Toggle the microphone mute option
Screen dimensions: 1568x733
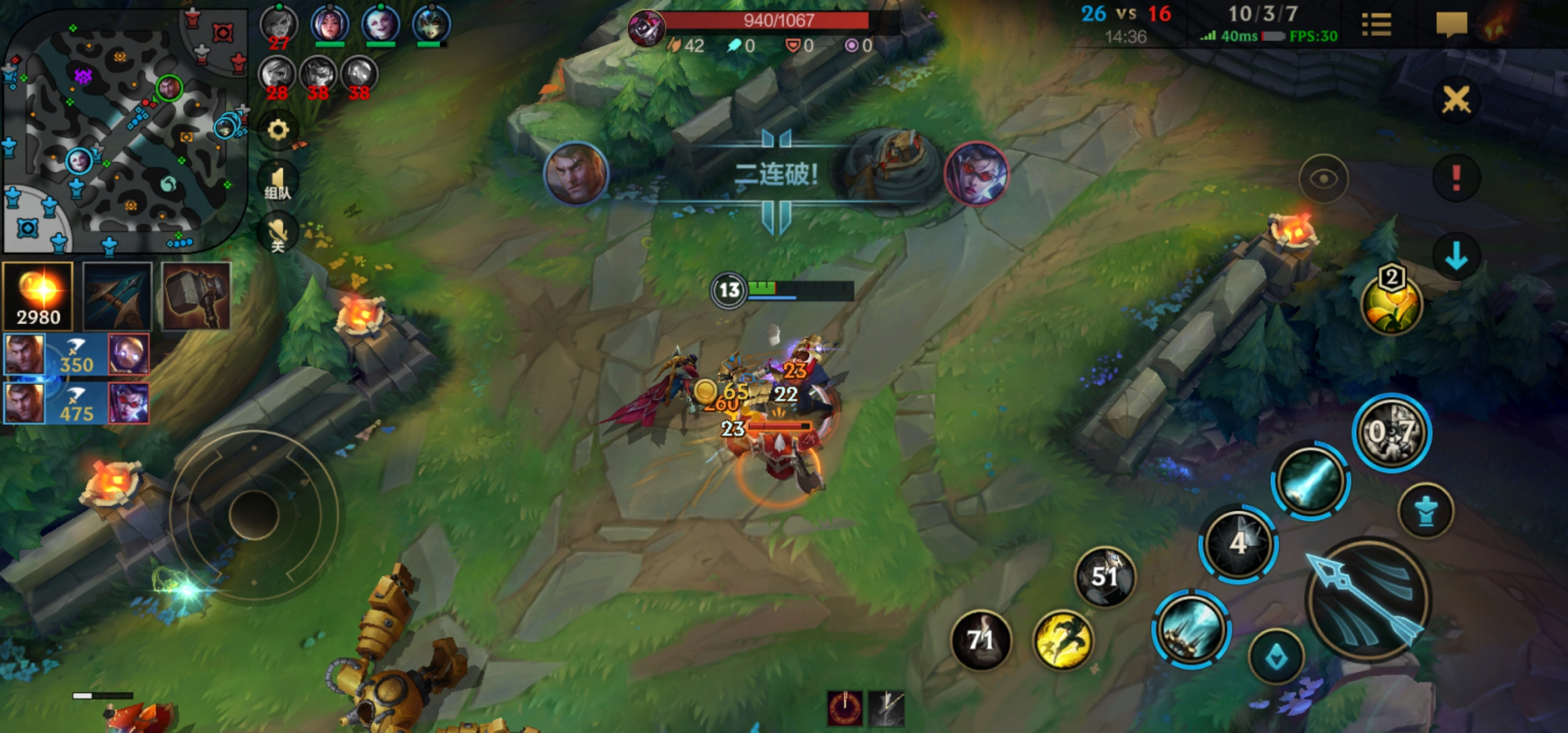tap(278, 231)
